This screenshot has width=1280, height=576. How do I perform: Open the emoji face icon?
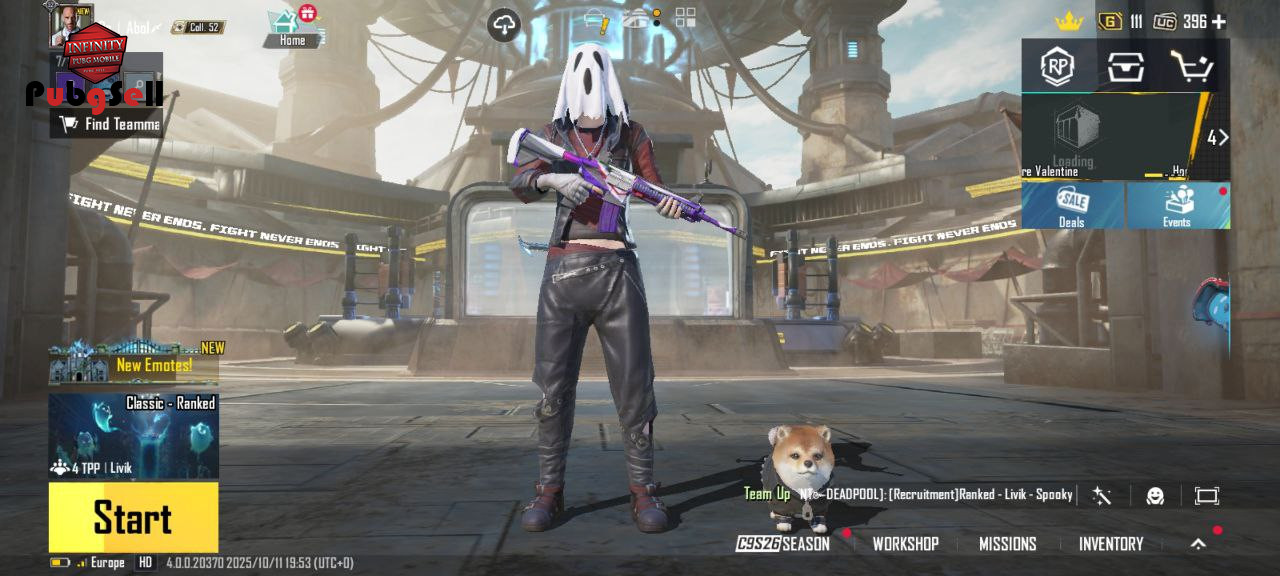[1155, 496]
